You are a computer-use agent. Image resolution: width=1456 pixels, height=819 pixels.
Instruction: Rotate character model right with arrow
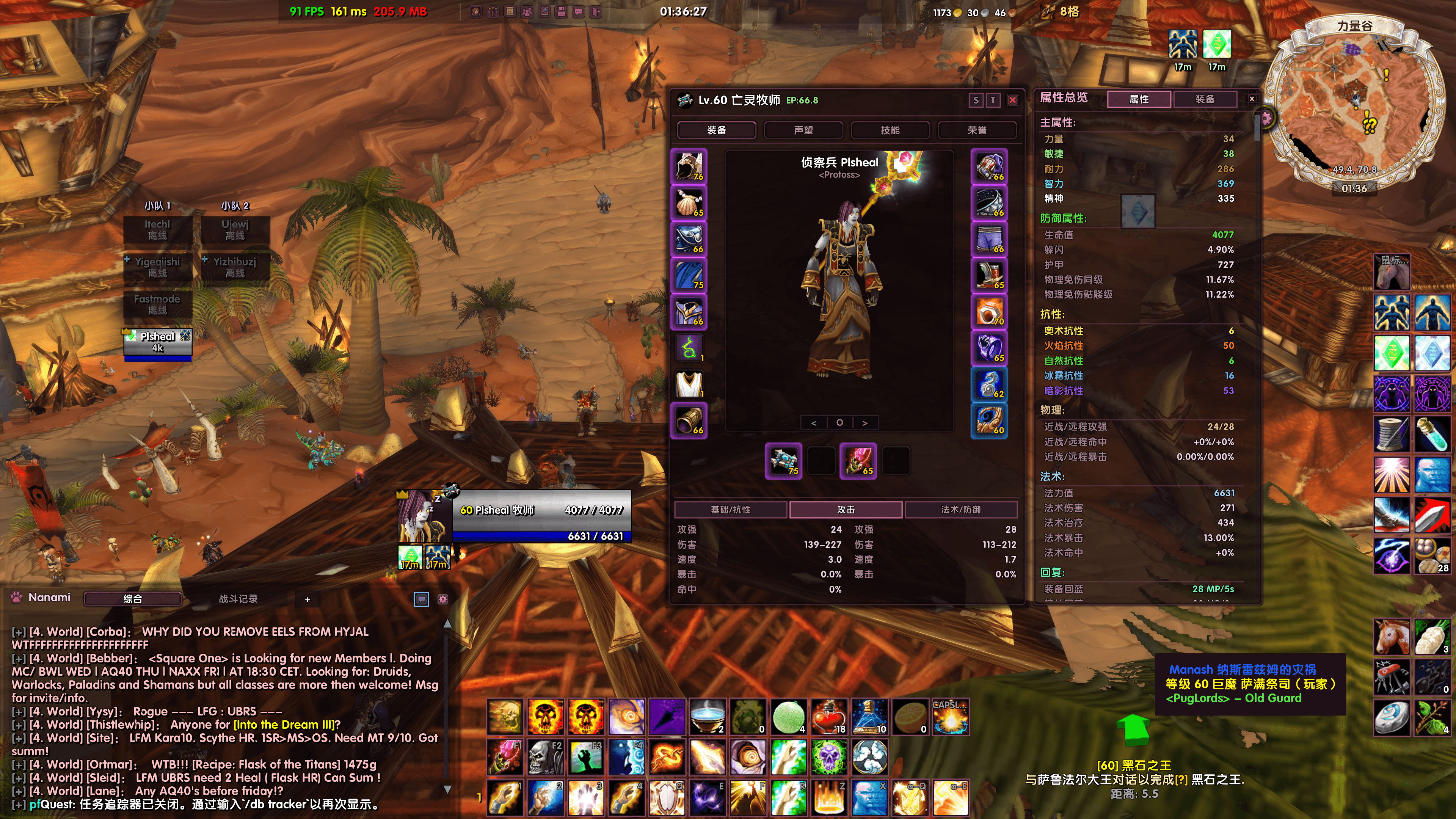[x=865, y=423]
